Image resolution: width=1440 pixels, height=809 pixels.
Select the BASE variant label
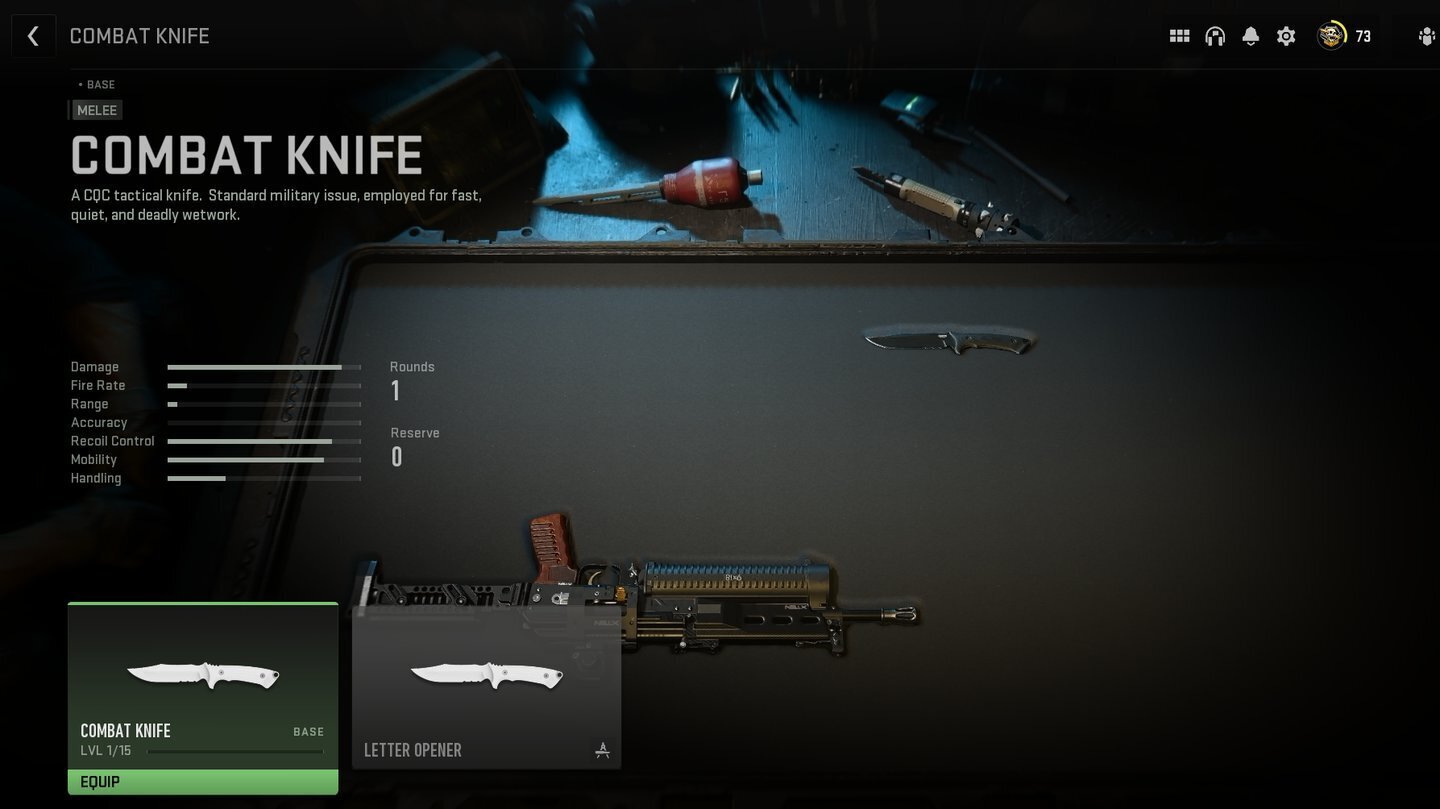pos(95,84)
